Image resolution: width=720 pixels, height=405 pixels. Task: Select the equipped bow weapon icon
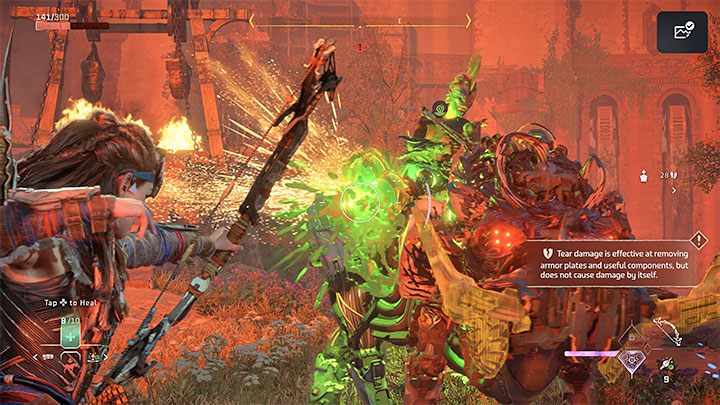pos(671,333)
